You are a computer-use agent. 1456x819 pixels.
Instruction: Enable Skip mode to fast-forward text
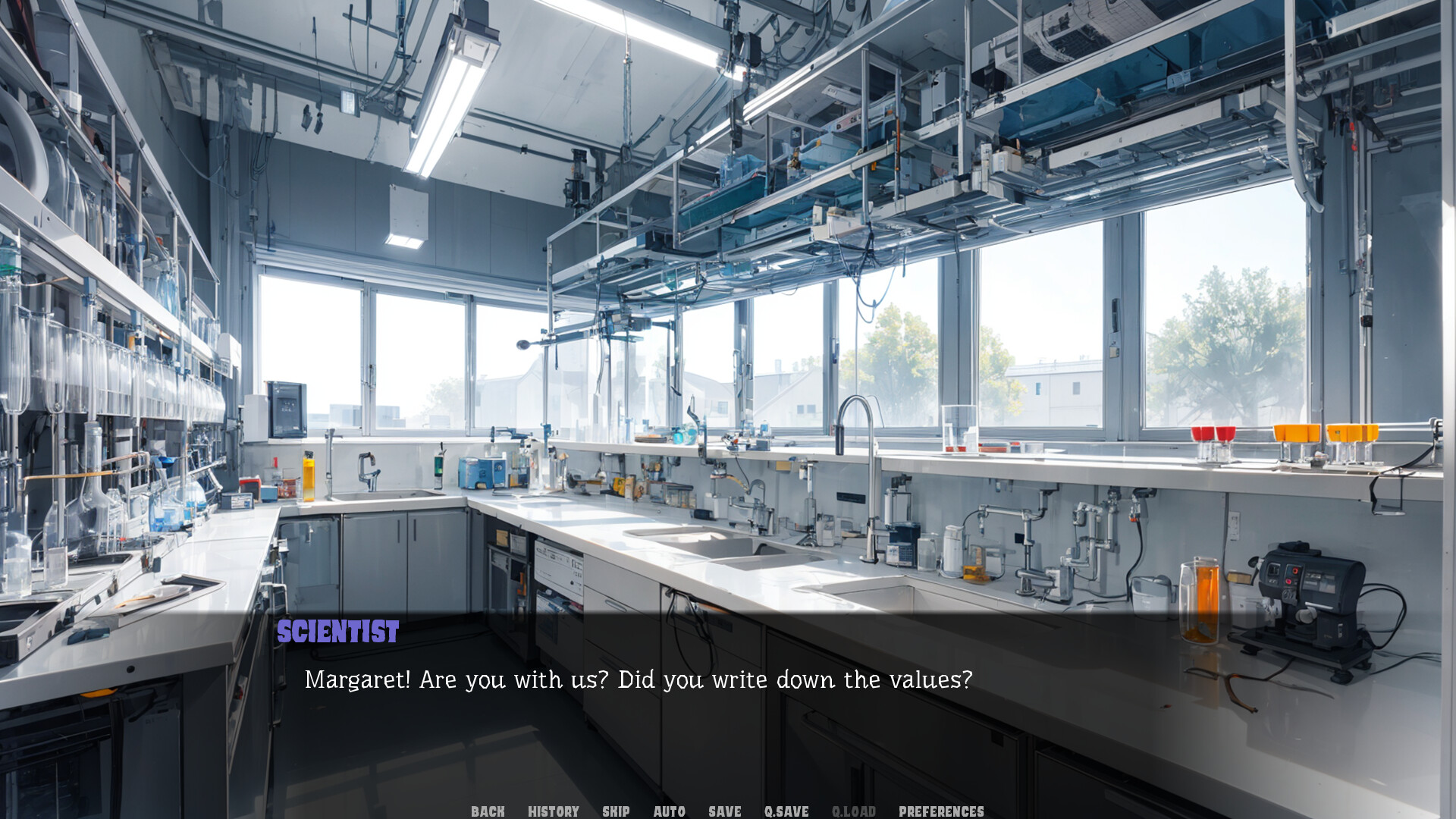616,811
